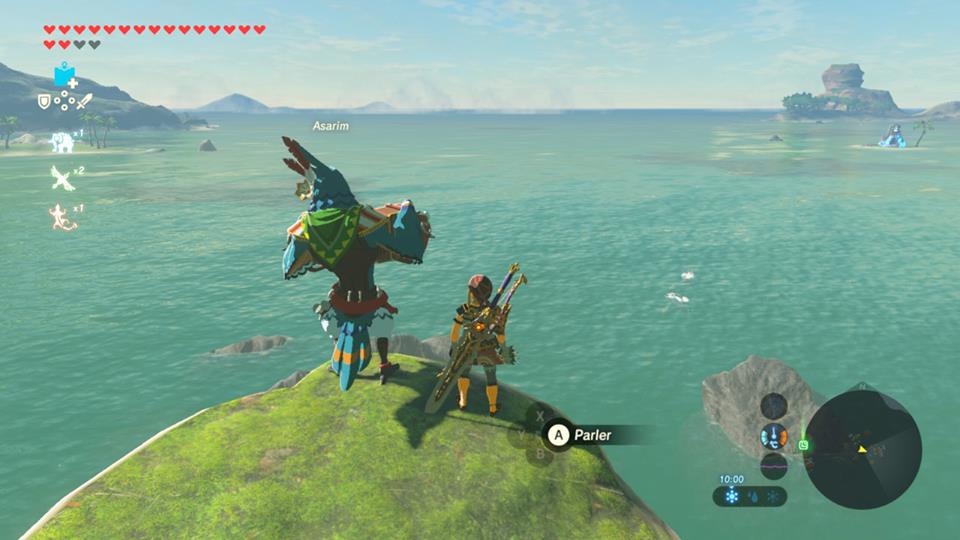Viewport: 960px width, 540px height.
Task: Open the circular minimap
Action: pyautogui.click(x=863, y=449)
